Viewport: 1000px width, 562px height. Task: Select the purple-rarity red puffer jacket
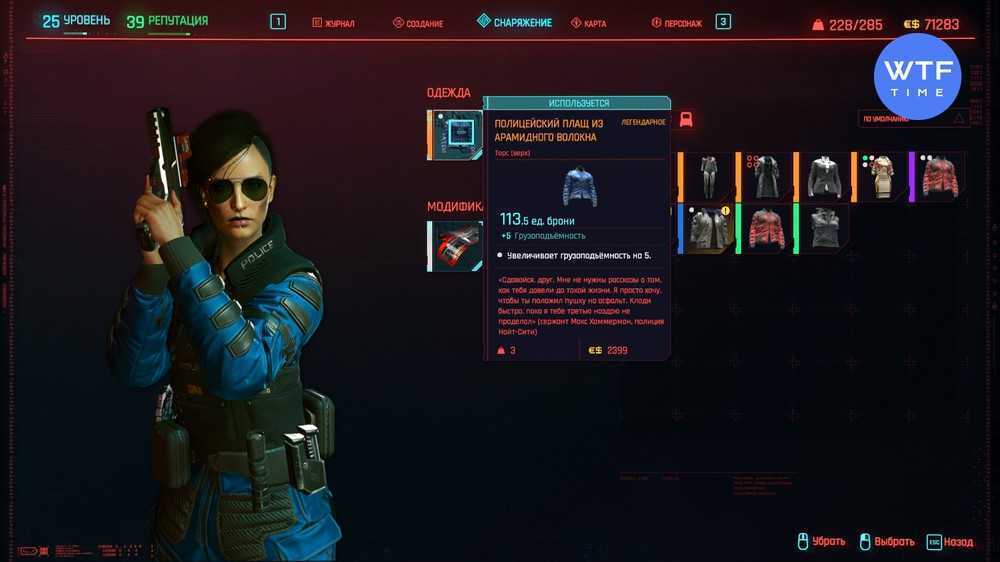click(x=939, y=176)
